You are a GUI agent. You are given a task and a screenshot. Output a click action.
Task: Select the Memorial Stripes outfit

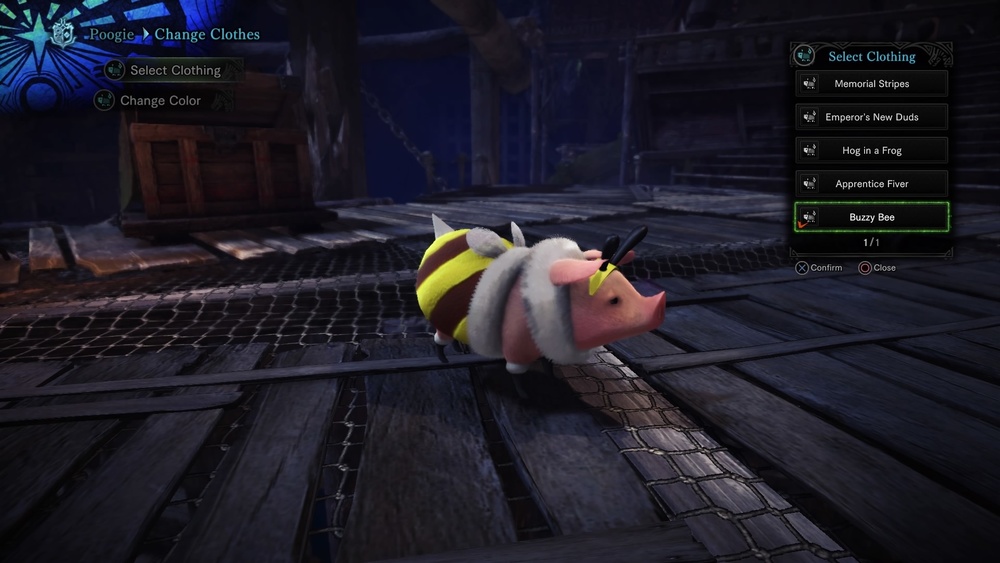pos(871,84)
